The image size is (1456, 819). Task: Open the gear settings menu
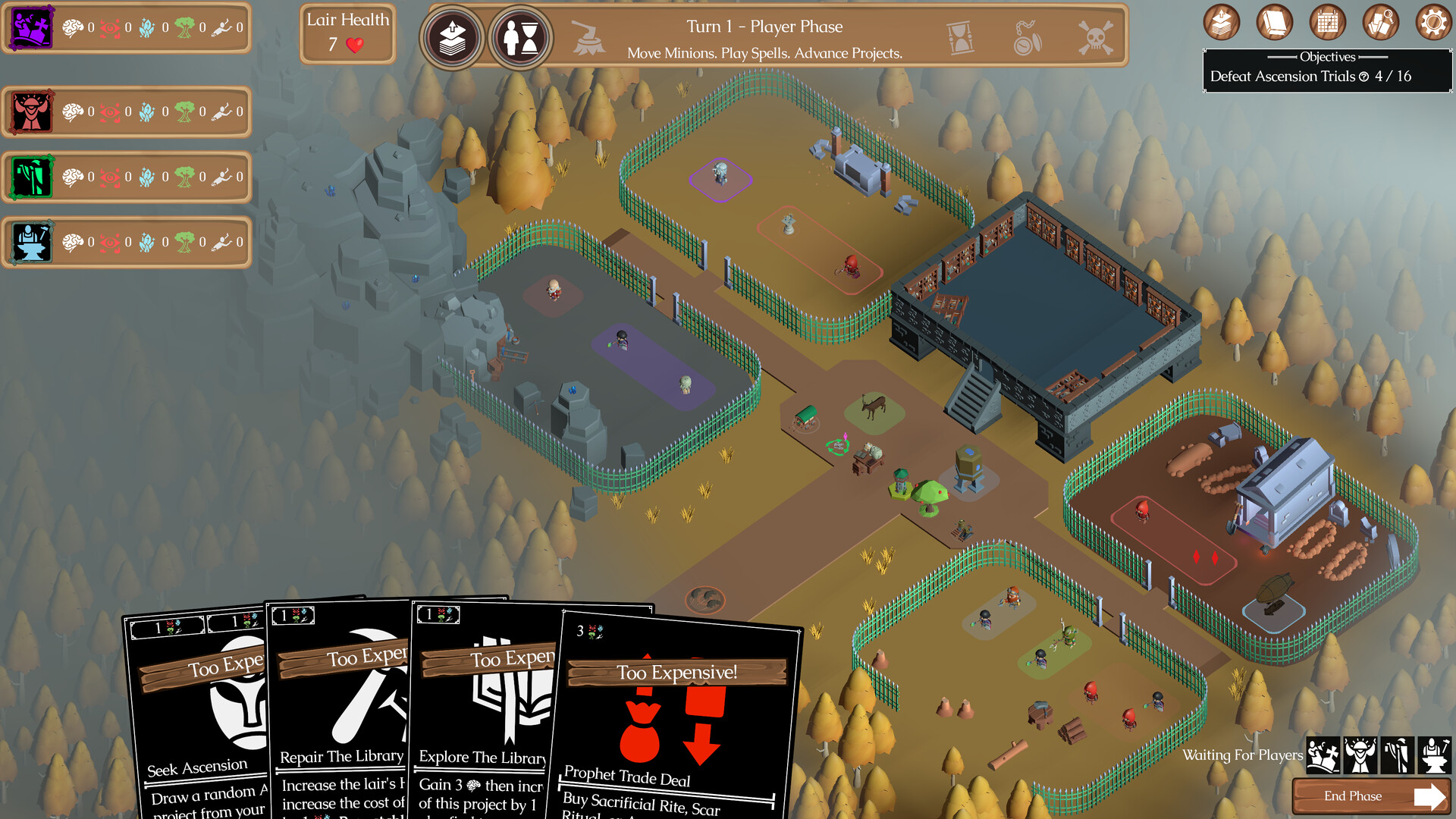1432,23
